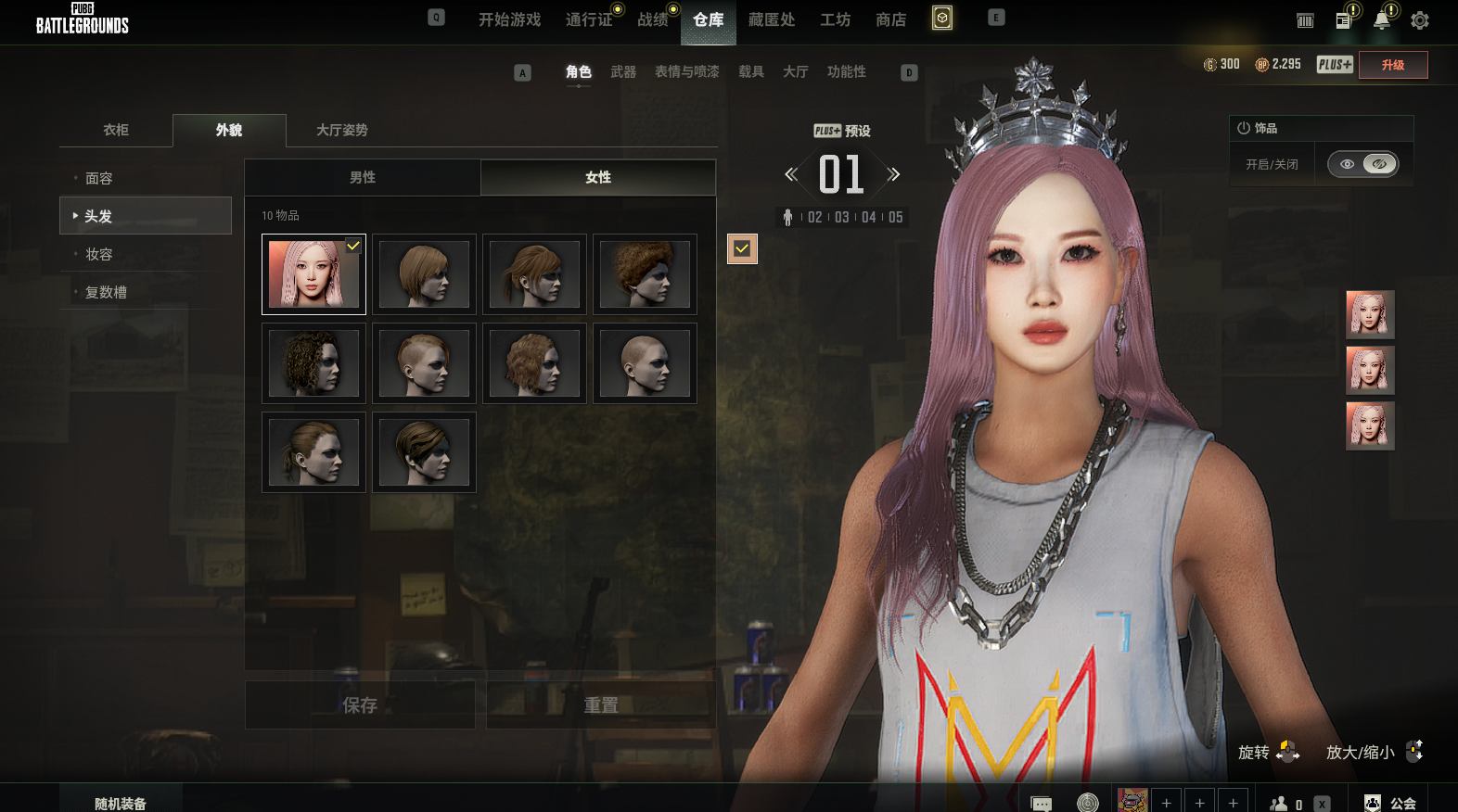Click the 重置 reset button

601,705
